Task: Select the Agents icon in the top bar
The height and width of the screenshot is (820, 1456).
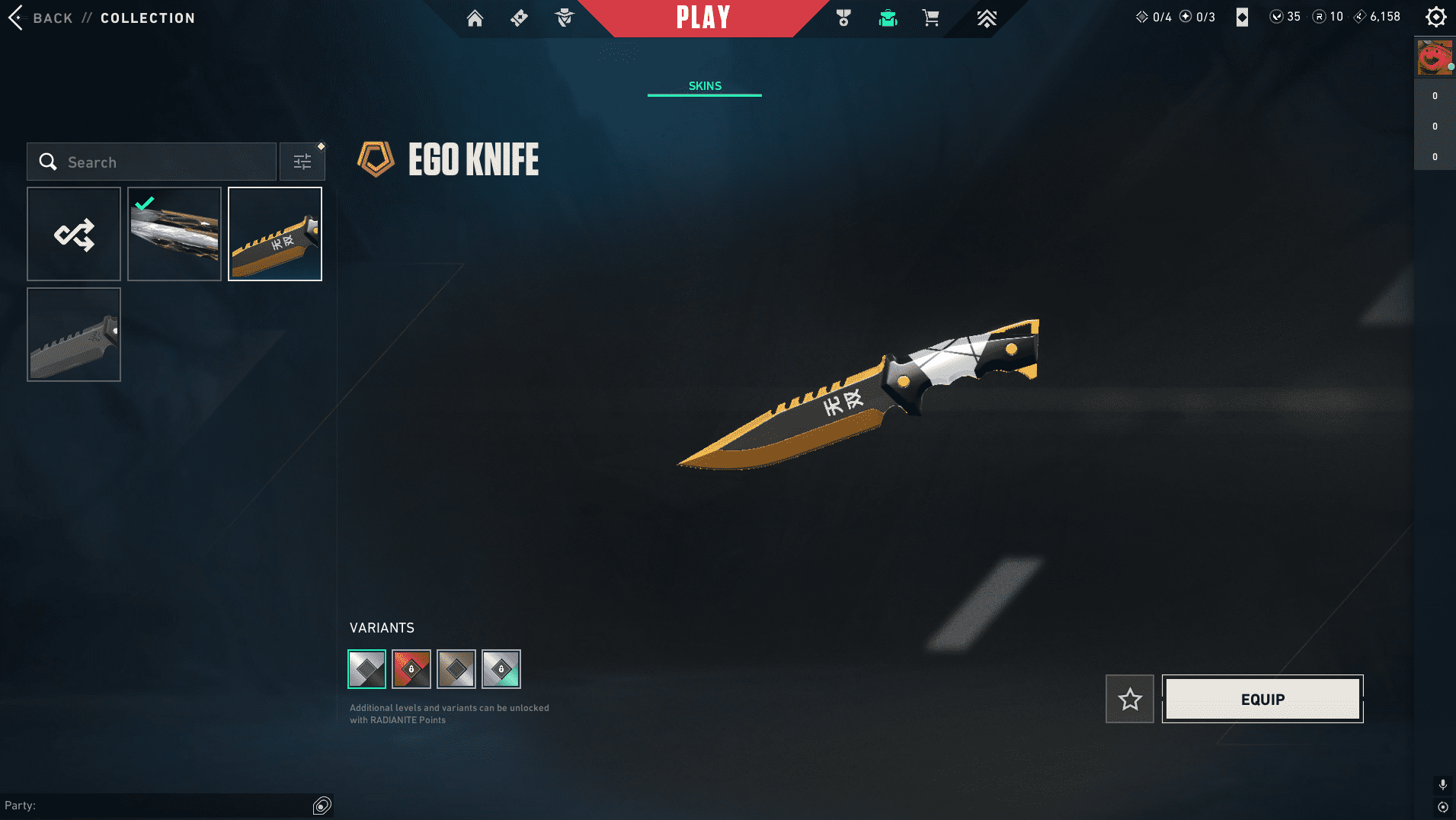Action: click(x=565, y=18)
